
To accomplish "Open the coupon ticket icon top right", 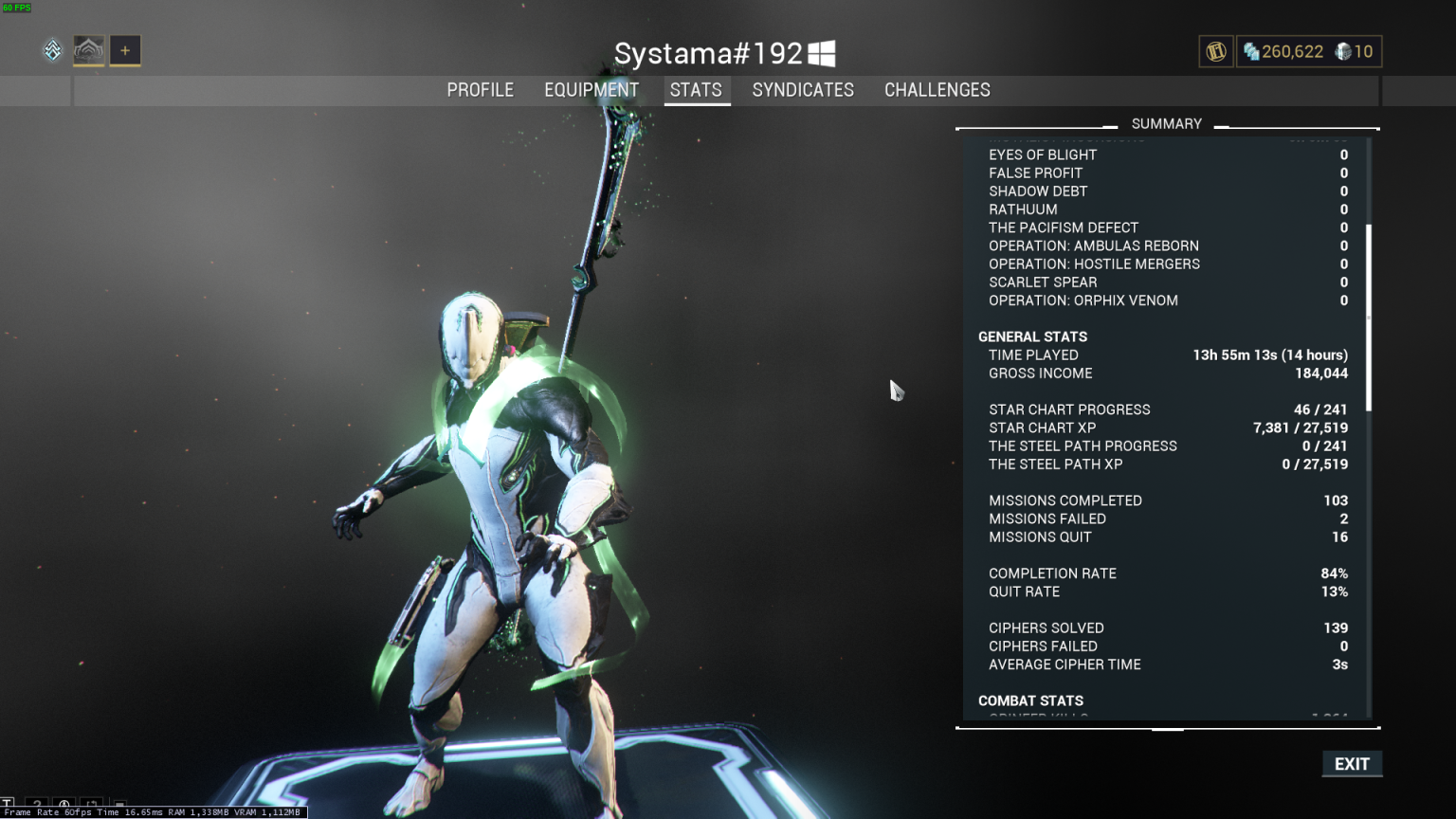I will pos(1215,52).
